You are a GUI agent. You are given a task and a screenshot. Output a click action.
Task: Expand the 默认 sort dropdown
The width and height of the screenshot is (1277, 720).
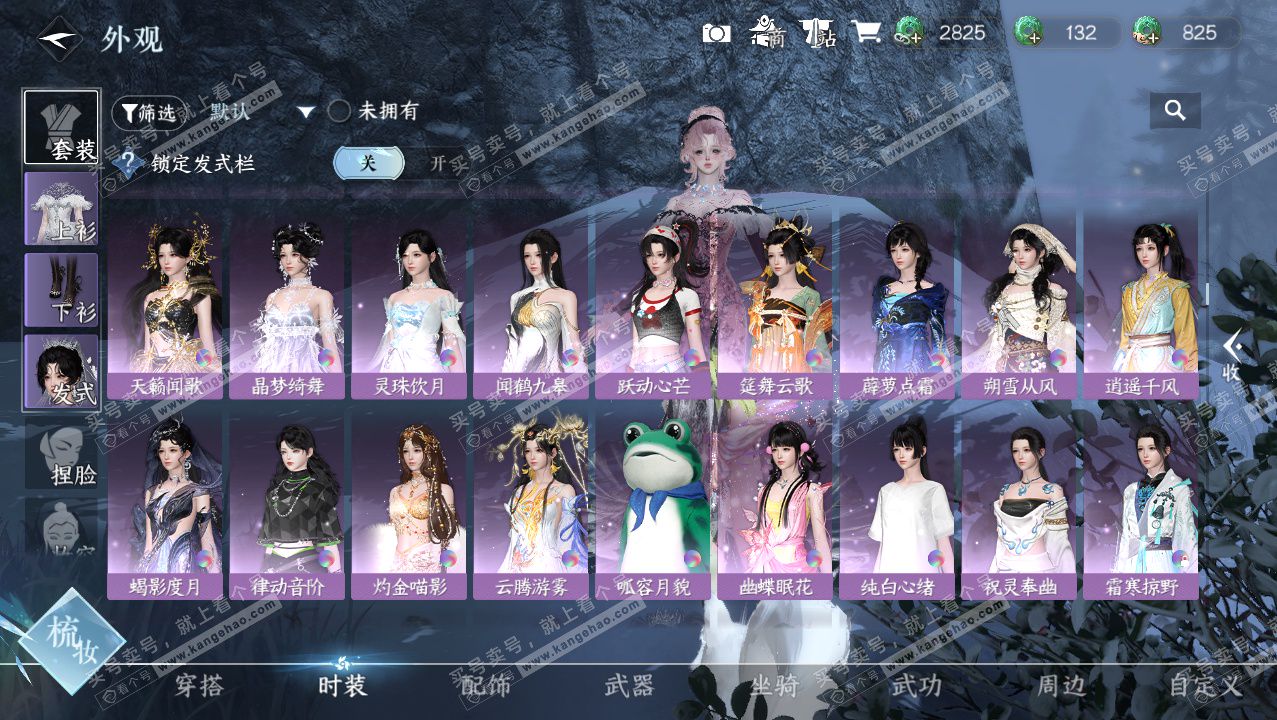coord(306,112)
